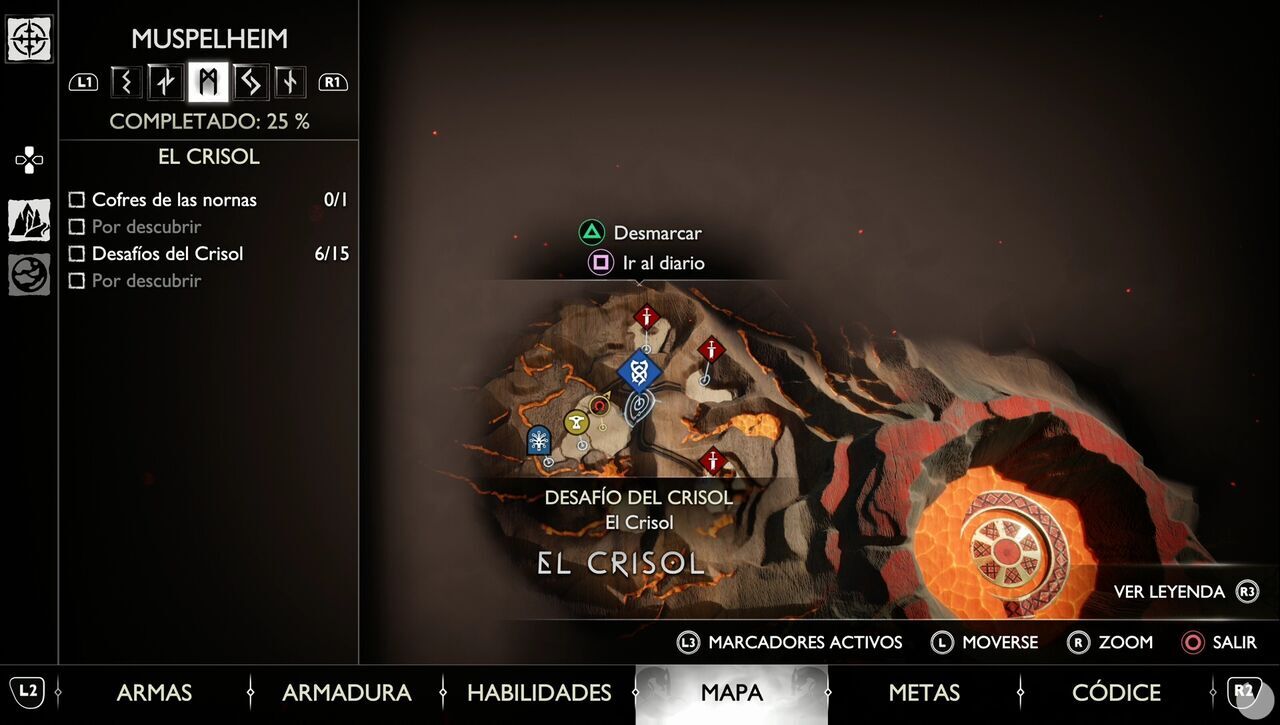Select the highlighted Muspelheim rune tab

click(x=207, y=82)
